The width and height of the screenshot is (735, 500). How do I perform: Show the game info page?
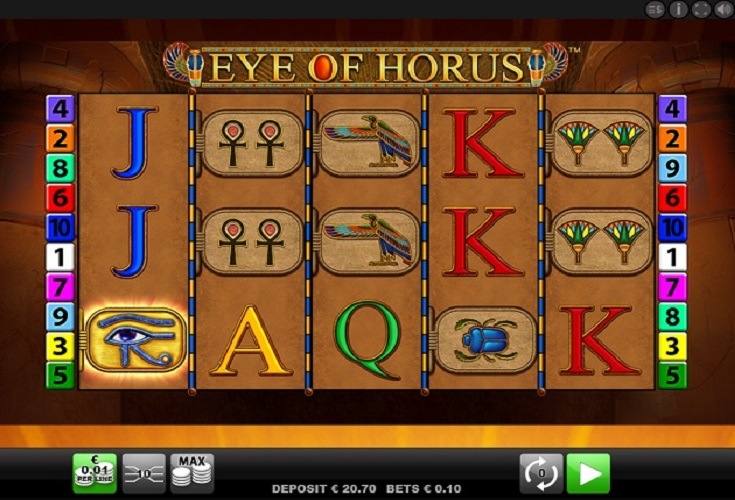click(679, 9)
